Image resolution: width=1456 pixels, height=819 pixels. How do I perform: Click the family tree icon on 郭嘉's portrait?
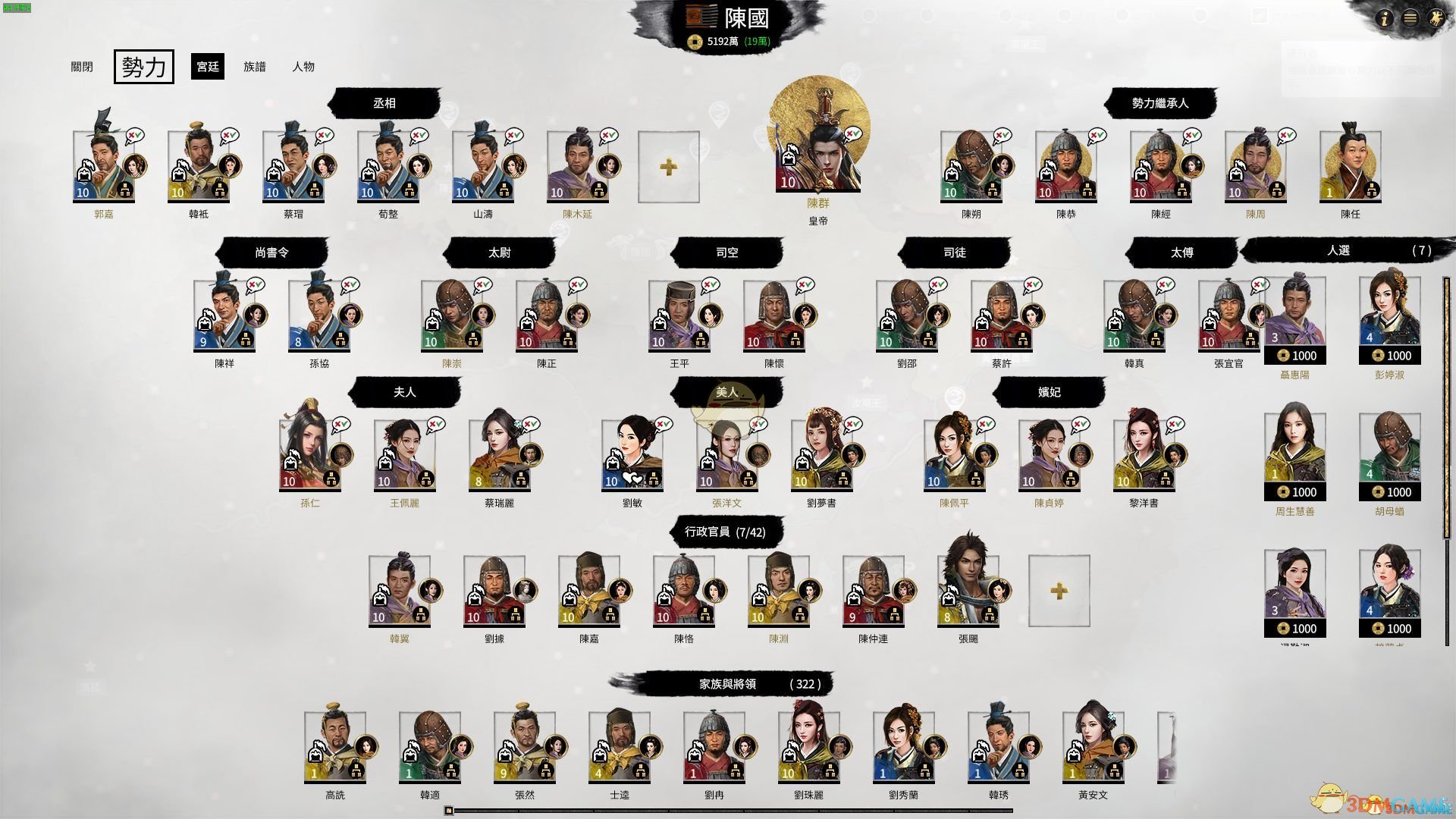click(x=124, y=190)
